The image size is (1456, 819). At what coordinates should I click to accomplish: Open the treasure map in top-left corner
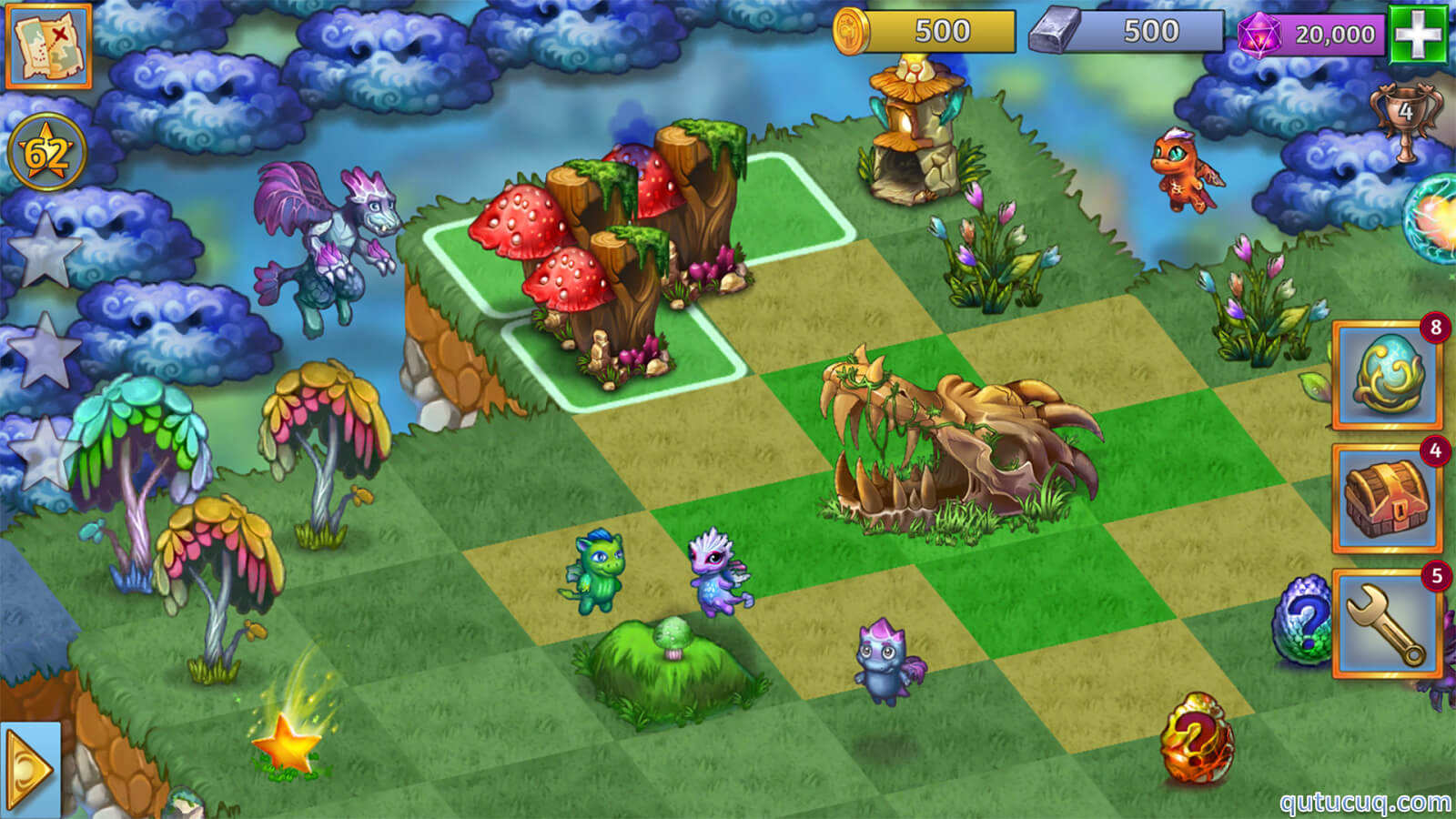(x=47, y=47)
